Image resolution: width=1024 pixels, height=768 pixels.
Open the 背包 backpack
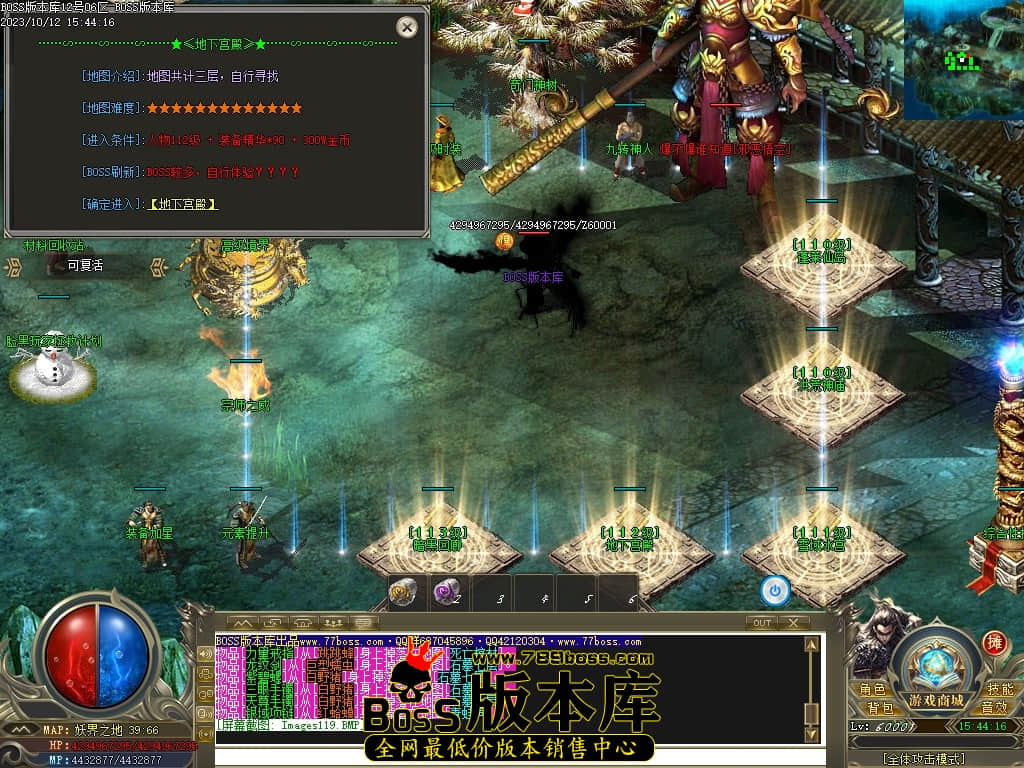pyautogui.click(x=880, y=707)
